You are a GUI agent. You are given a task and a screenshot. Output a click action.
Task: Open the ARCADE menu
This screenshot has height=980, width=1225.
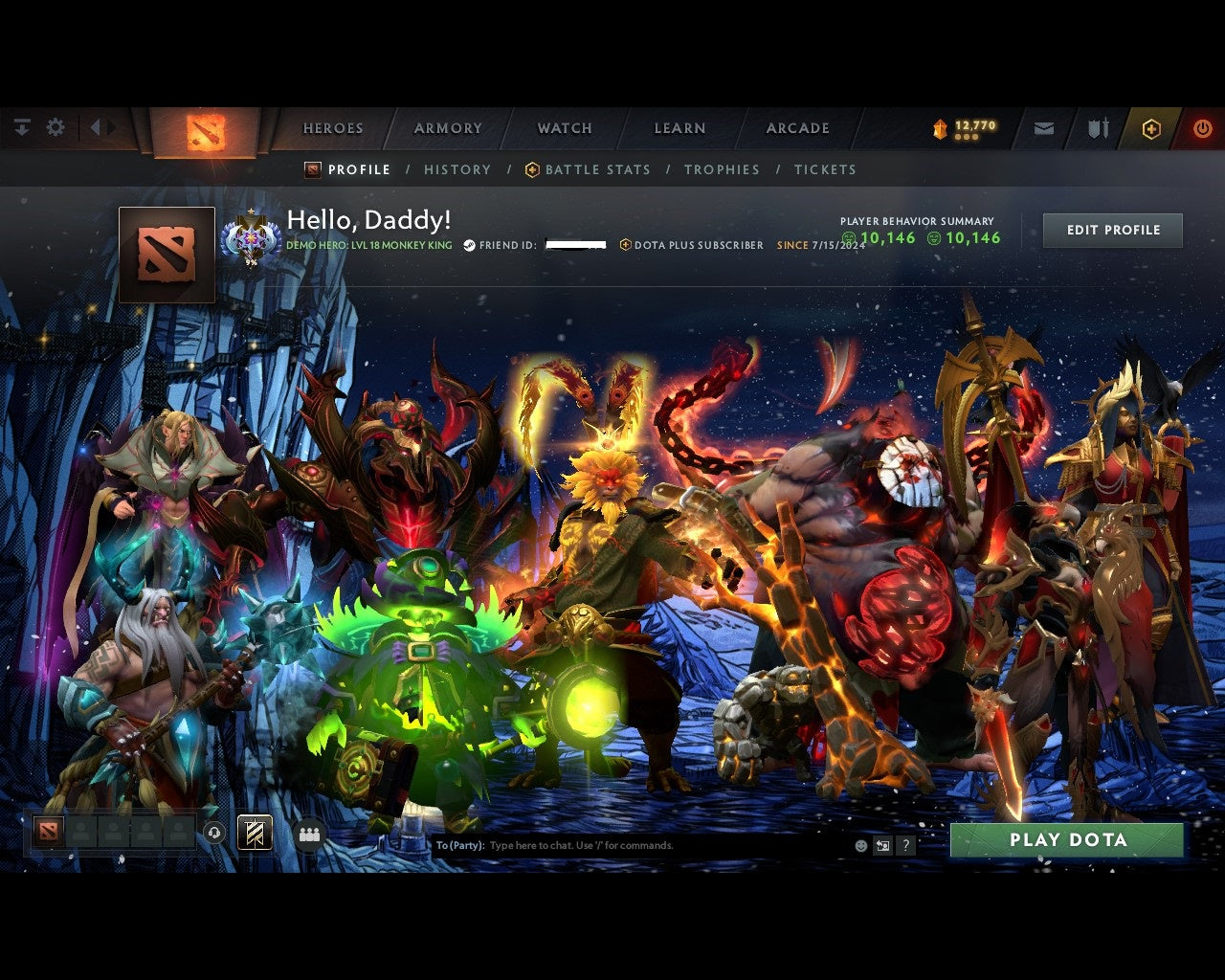796,127
